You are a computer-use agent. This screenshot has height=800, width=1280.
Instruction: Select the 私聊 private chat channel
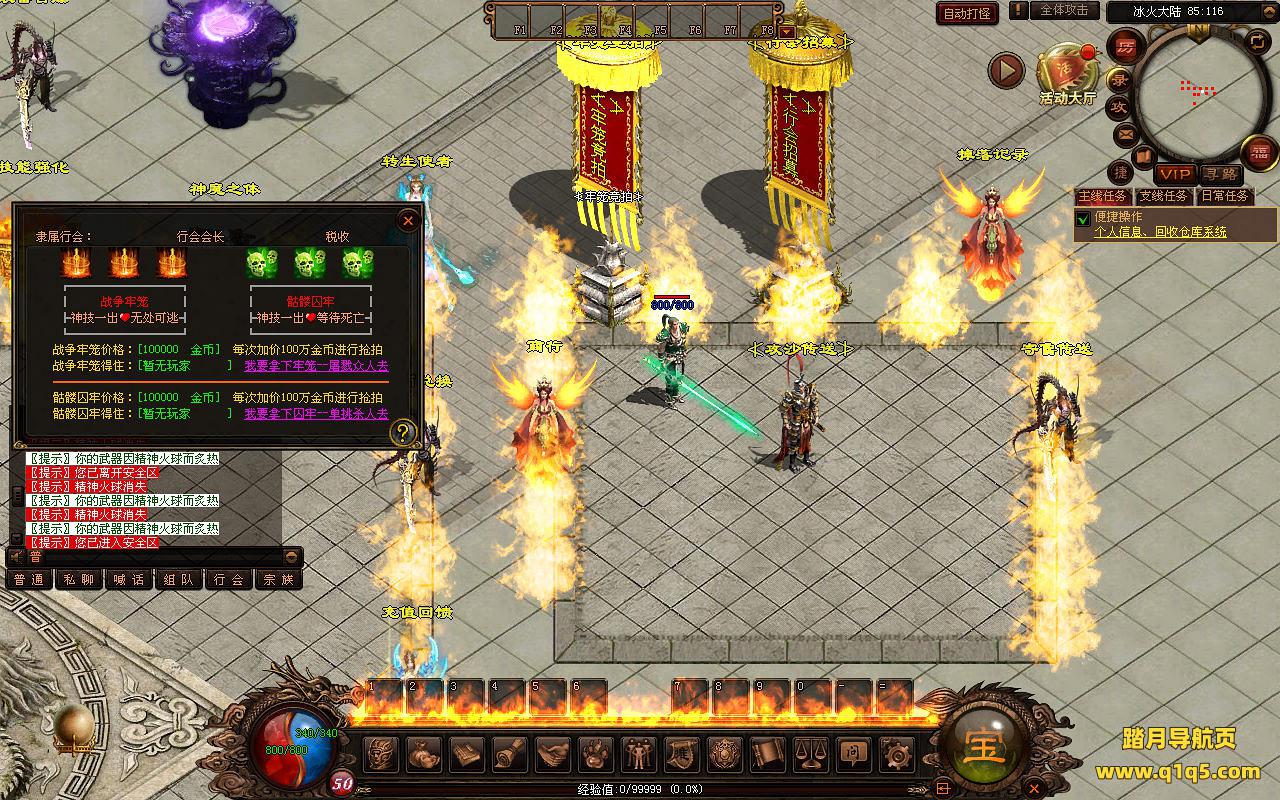pos(79,579)
